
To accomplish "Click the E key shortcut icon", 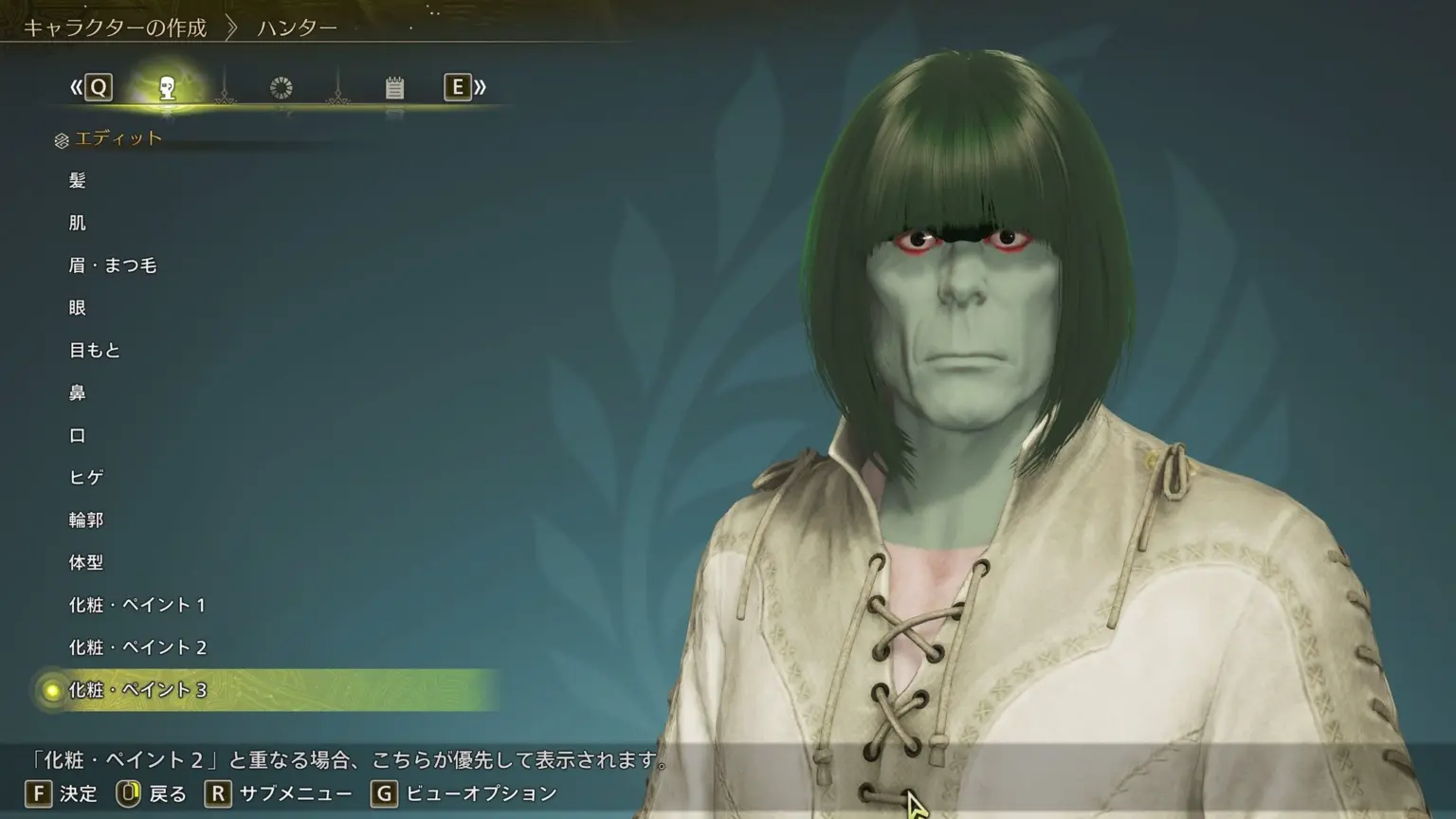I will pos(459,87).
